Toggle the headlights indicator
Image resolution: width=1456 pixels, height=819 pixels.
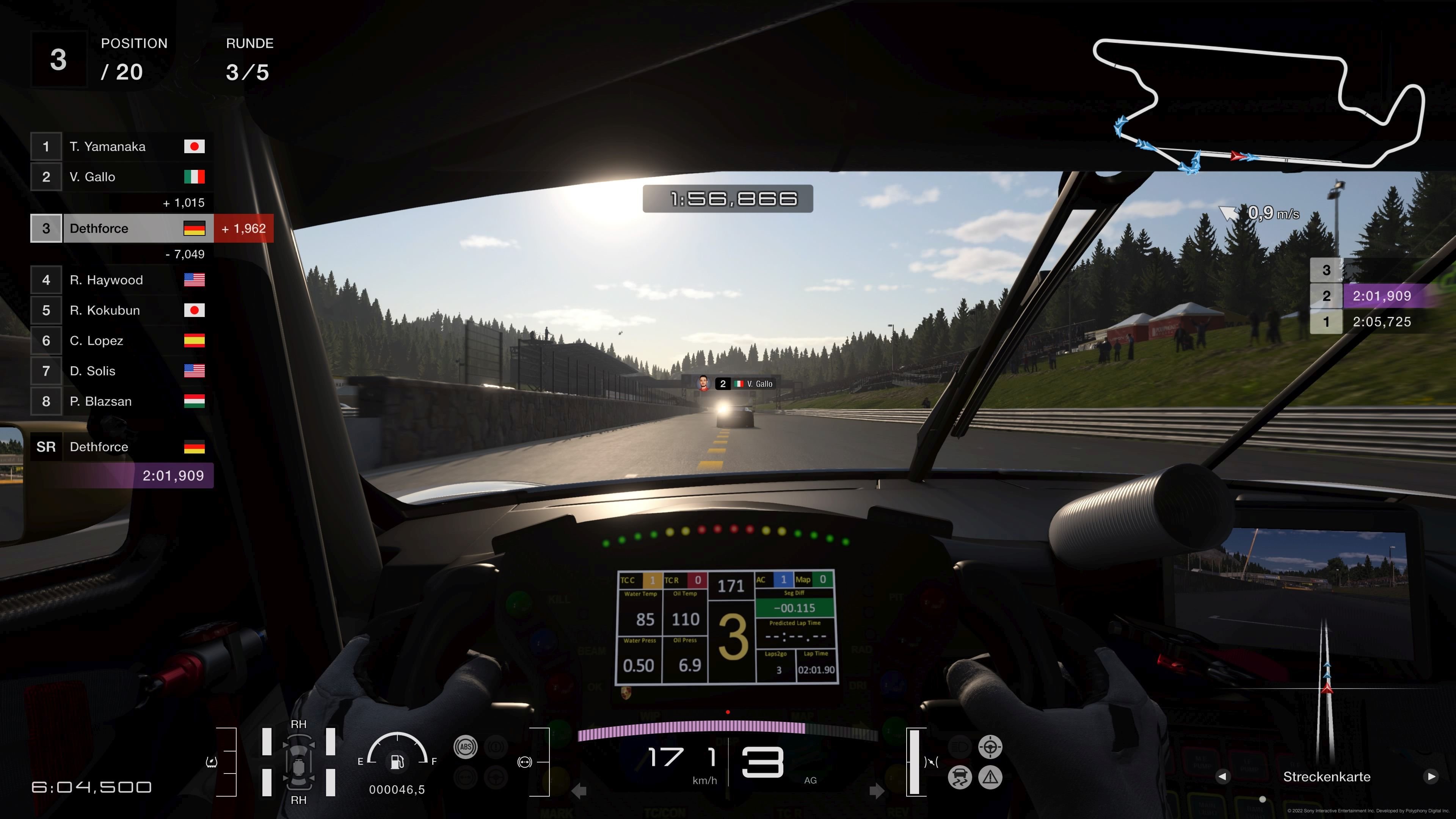coord(960,747)
